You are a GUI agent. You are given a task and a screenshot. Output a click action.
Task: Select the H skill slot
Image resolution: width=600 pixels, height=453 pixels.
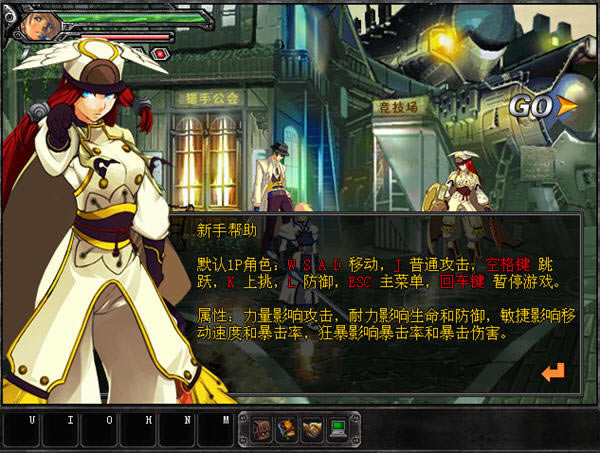point(139,430)
